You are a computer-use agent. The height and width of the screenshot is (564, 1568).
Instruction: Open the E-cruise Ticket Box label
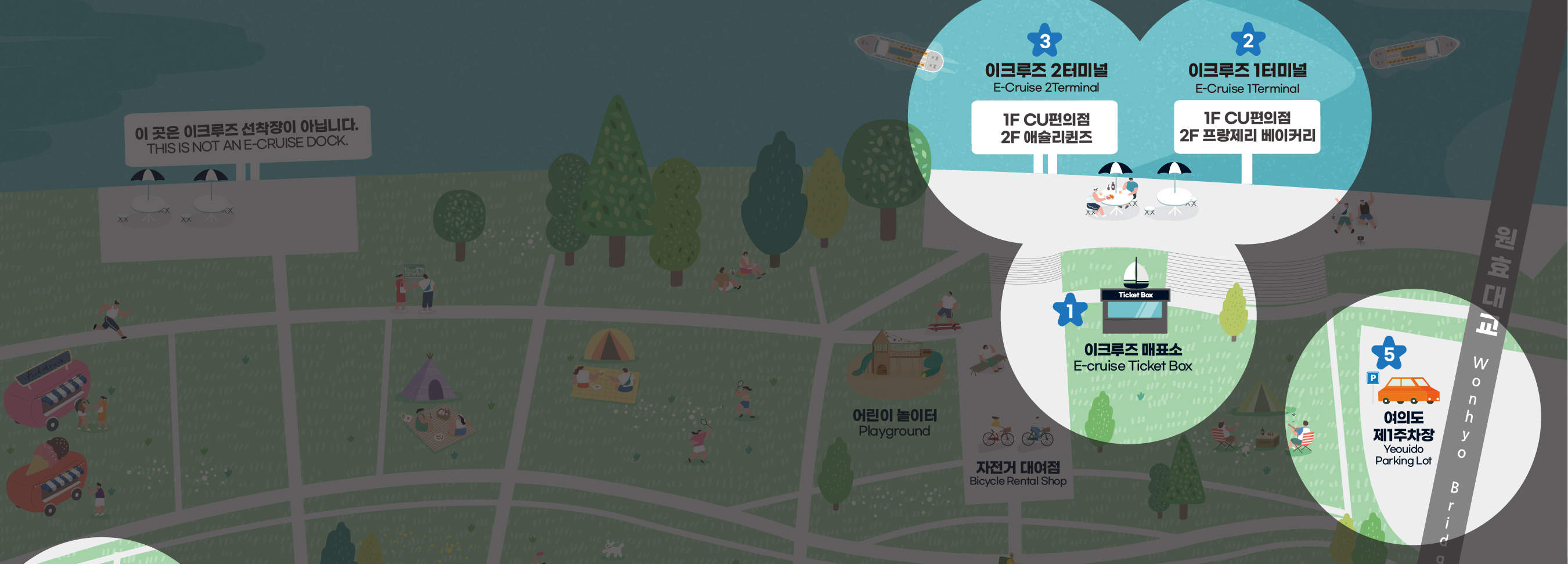(1132, 358)
